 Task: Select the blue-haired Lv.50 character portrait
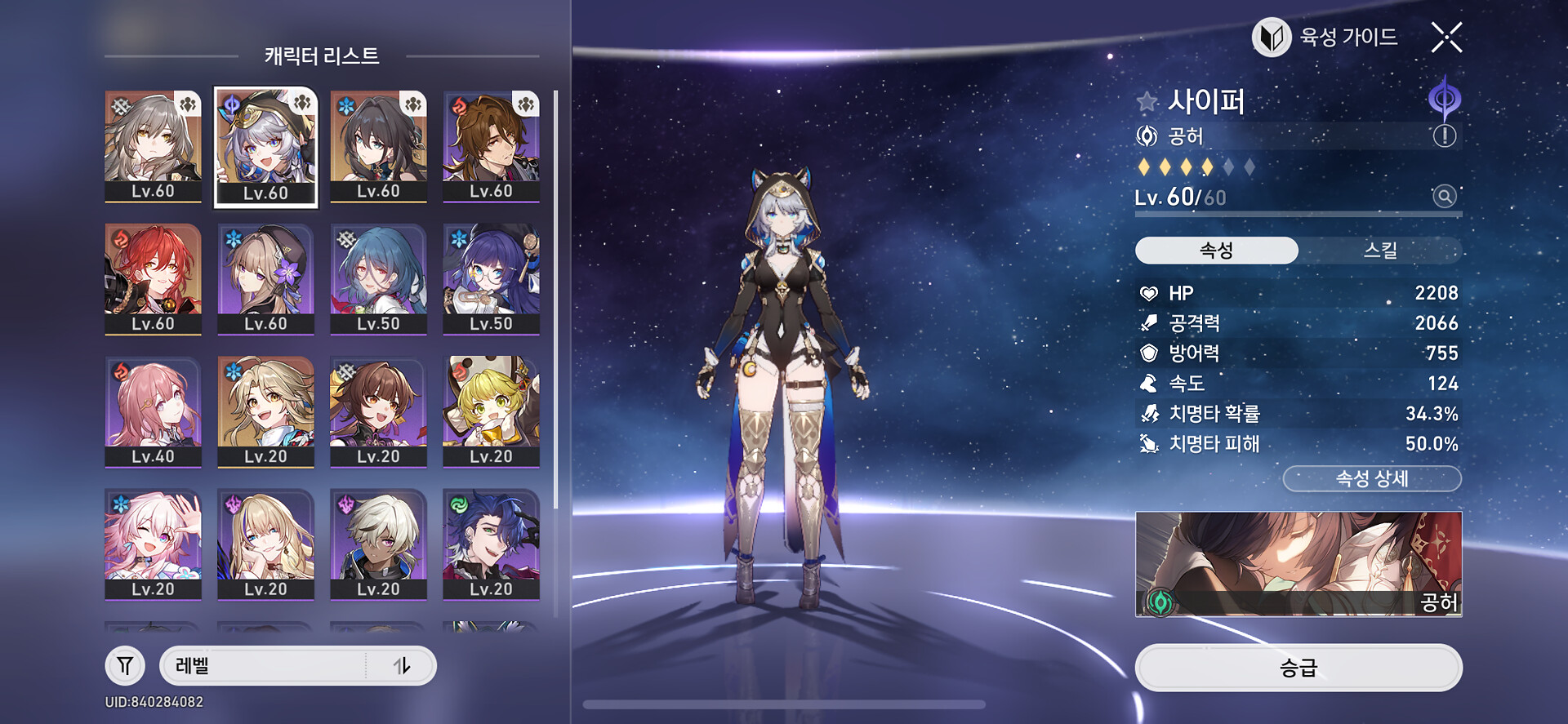click(x=378, y=278)
